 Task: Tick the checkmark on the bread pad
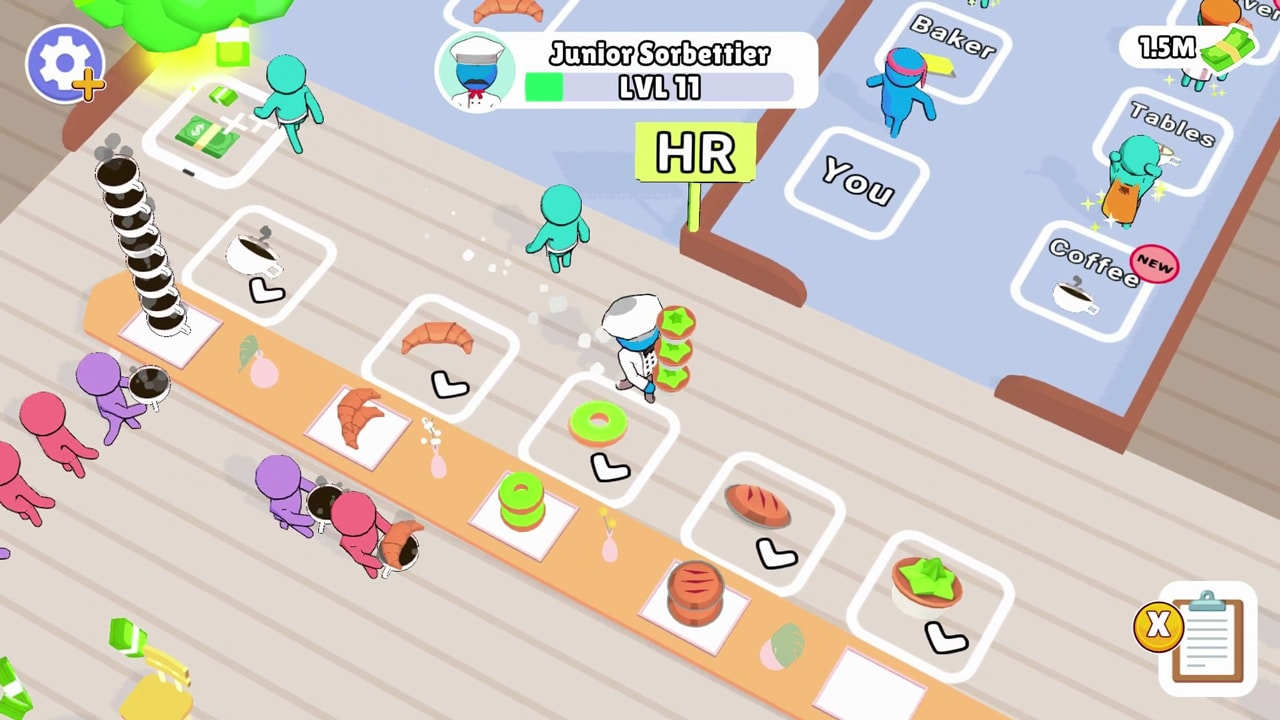777,553
